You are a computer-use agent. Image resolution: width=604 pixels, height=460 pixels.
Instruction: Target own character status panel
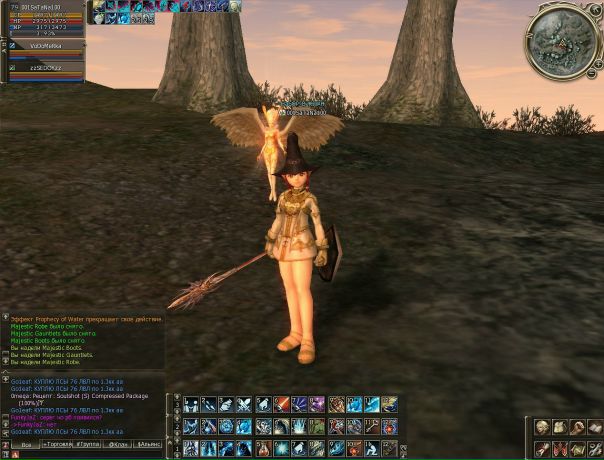click(x=42, y=19)
